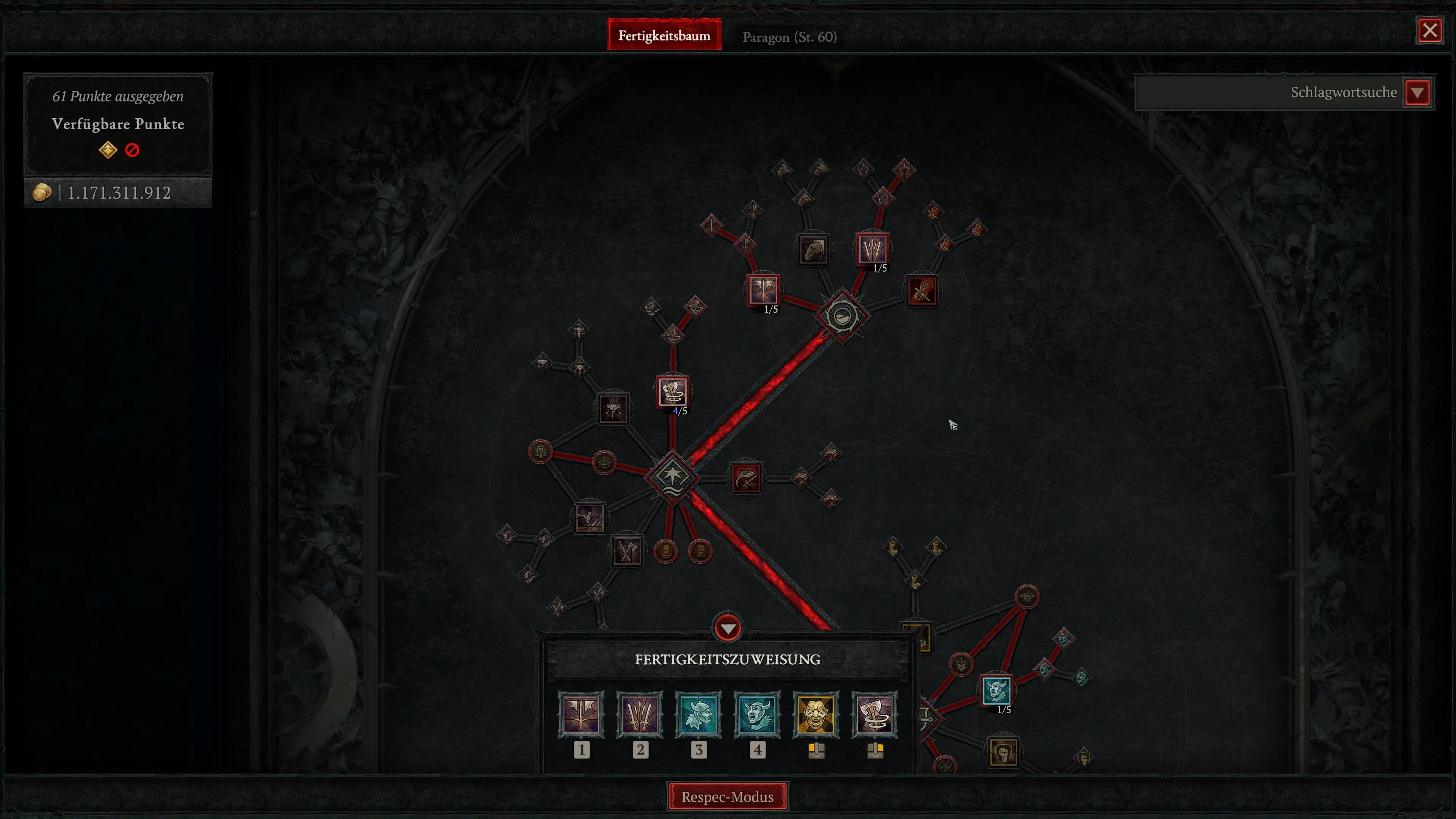Select the golden angry face skill slot
Image resolution: width=1456 pixels, height=819 pixels.
pos(816,714)
